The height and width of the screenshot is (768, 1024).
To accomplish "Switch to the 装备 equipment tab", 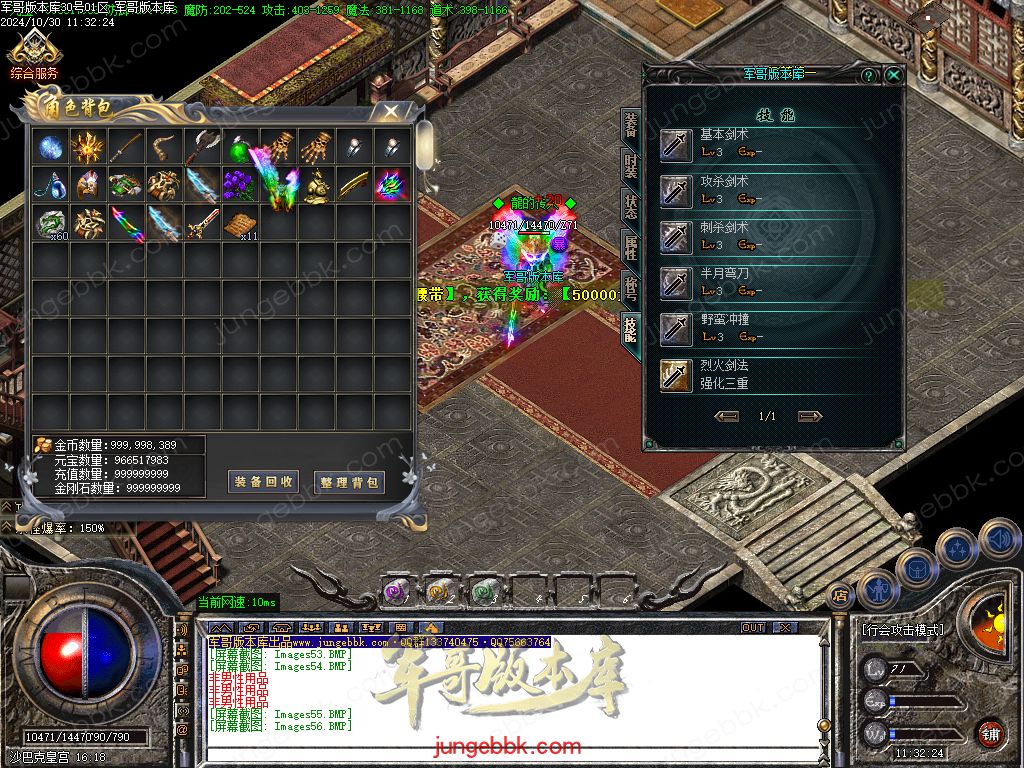I will pos(631,125).
